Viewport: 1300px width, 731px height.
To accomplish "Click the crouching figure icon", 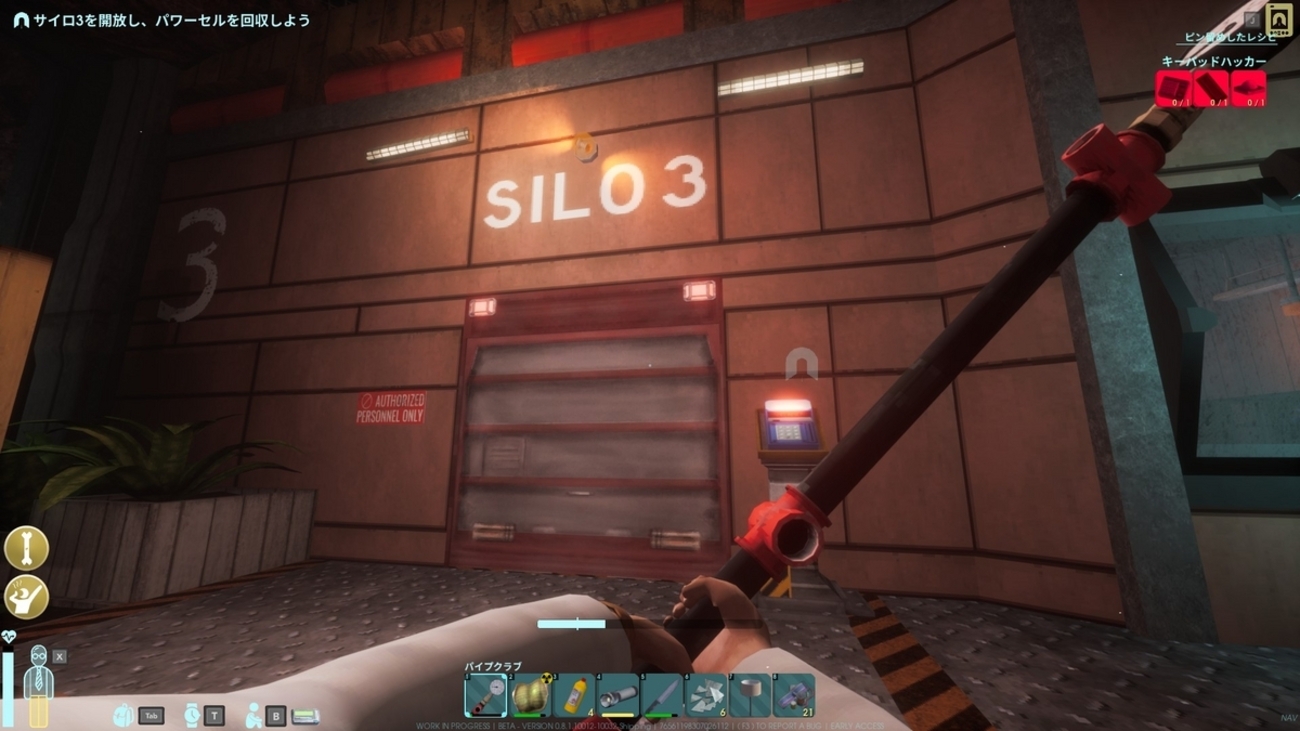I will [x=254, y=715].
